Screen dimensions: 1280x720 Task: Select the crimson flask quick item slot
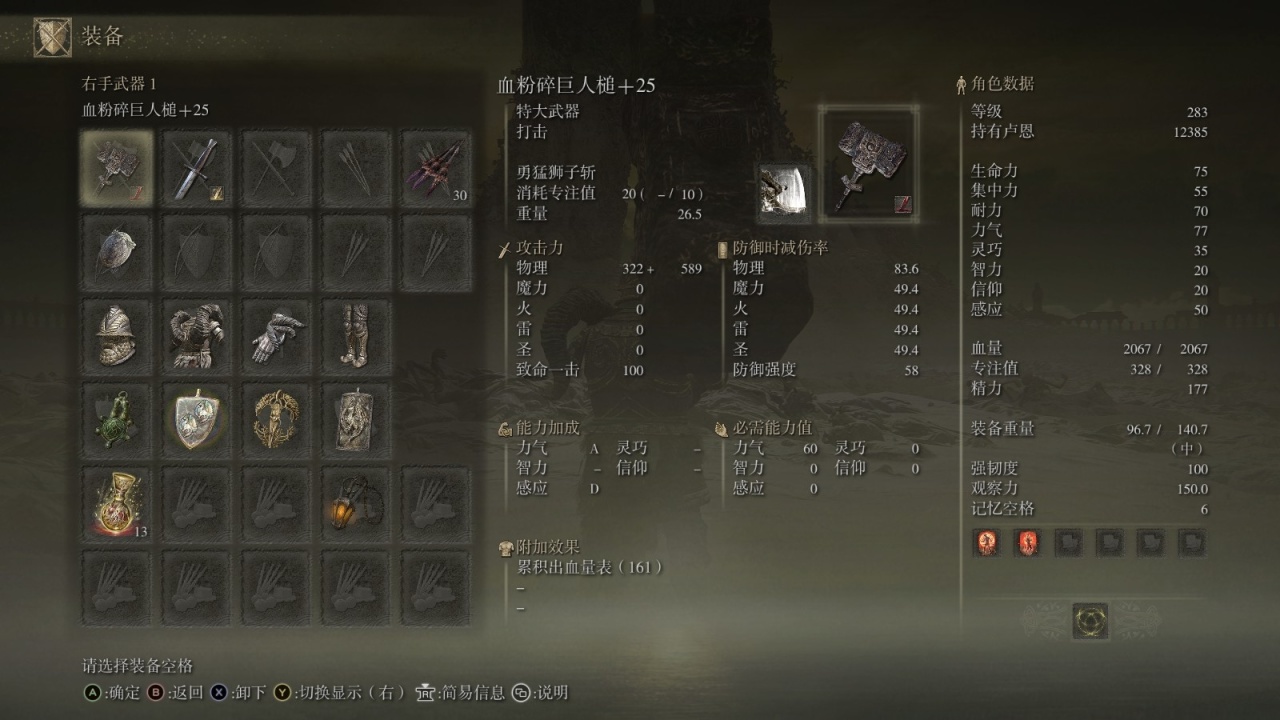click(116, 504)
